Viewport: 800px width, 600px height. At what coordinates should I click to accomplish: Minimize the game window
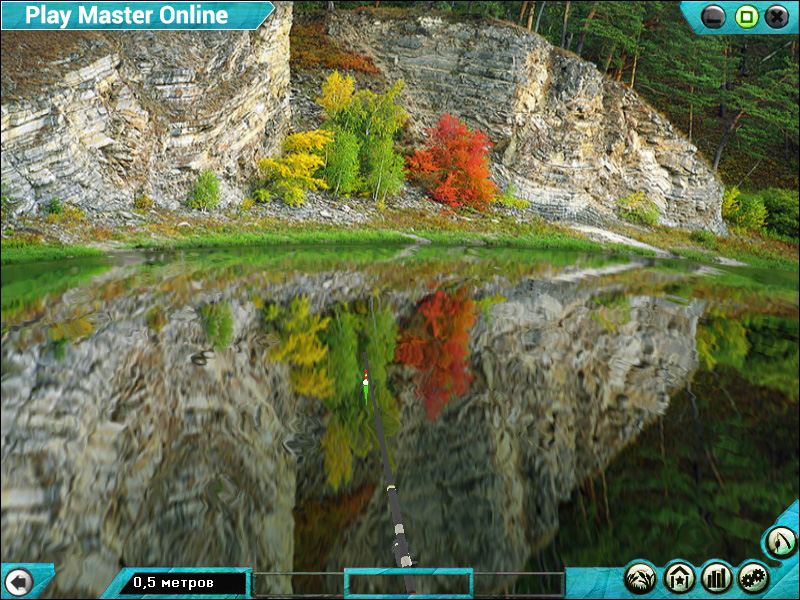[x=713, y=16]
